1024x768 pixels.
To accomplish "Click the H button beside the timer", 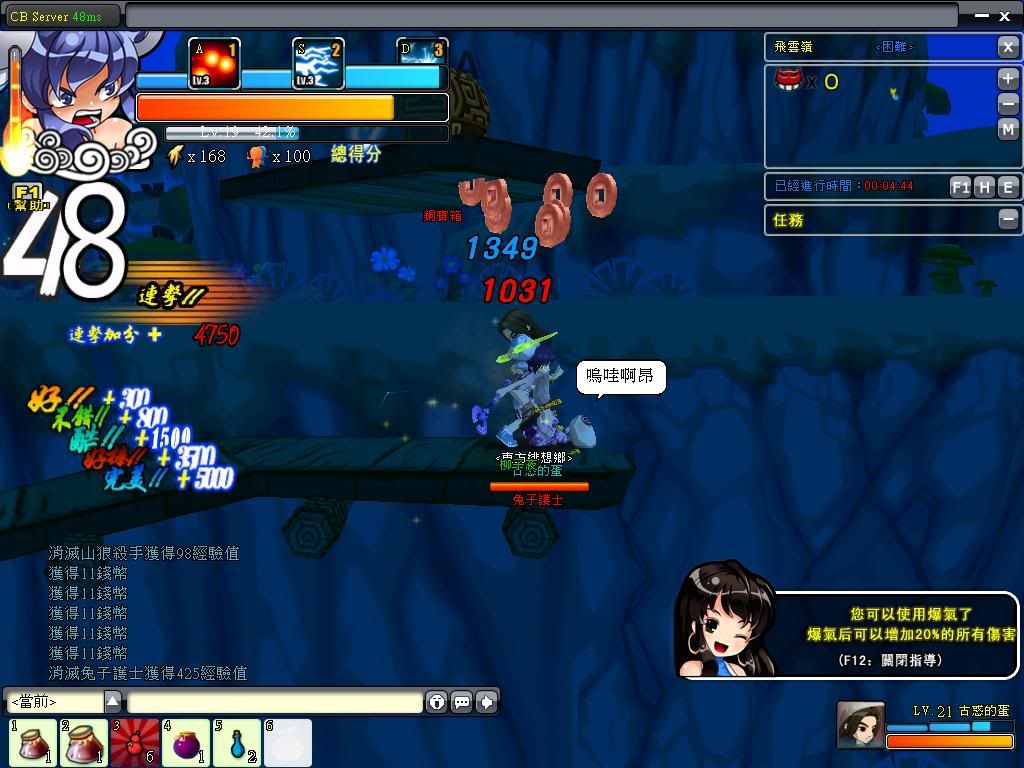I will (x=985, y=187).
